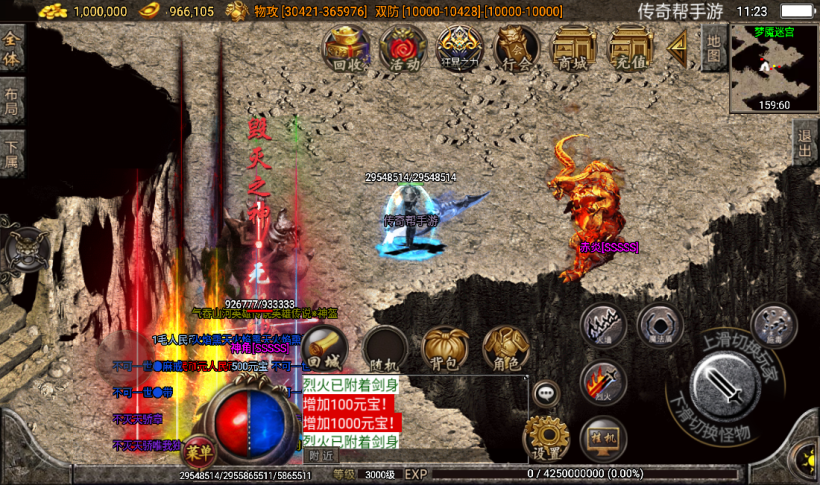Toggle 挂机 auto-battle mode
Viewport: 820px width, 485px height.
point(603,438)
